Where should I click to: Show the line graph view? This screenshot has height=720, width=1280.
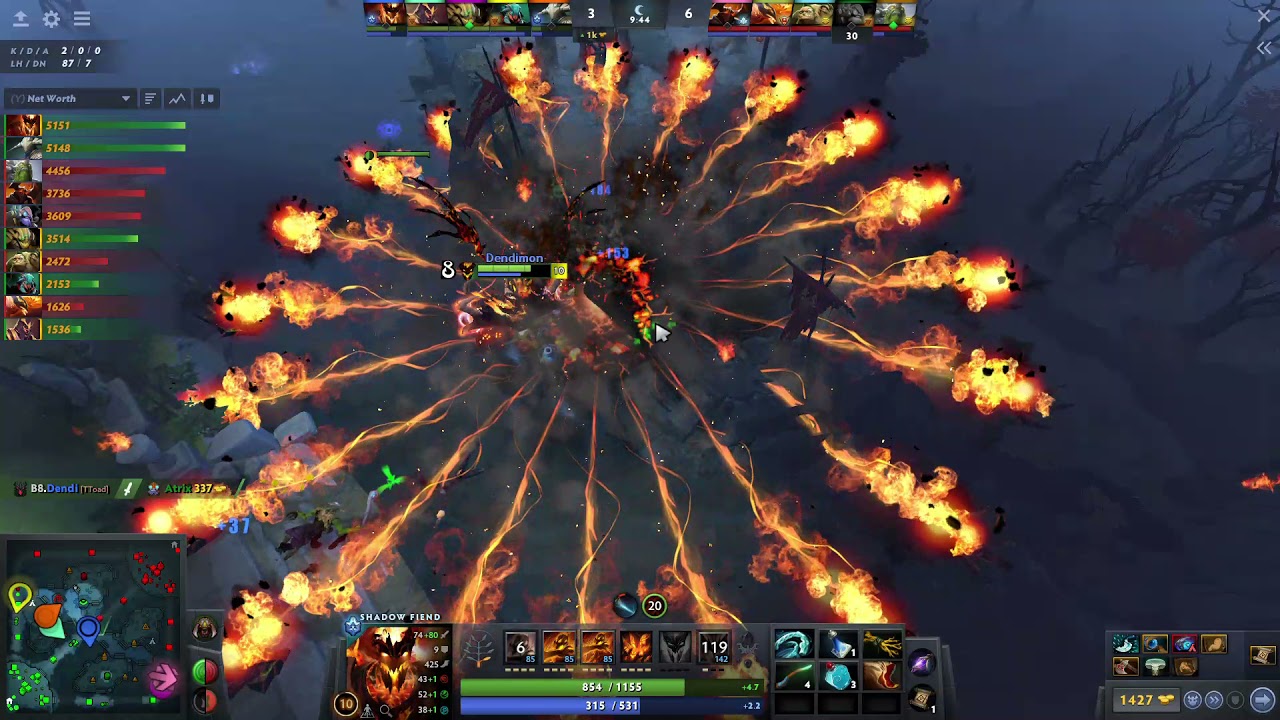click(177, 99)
